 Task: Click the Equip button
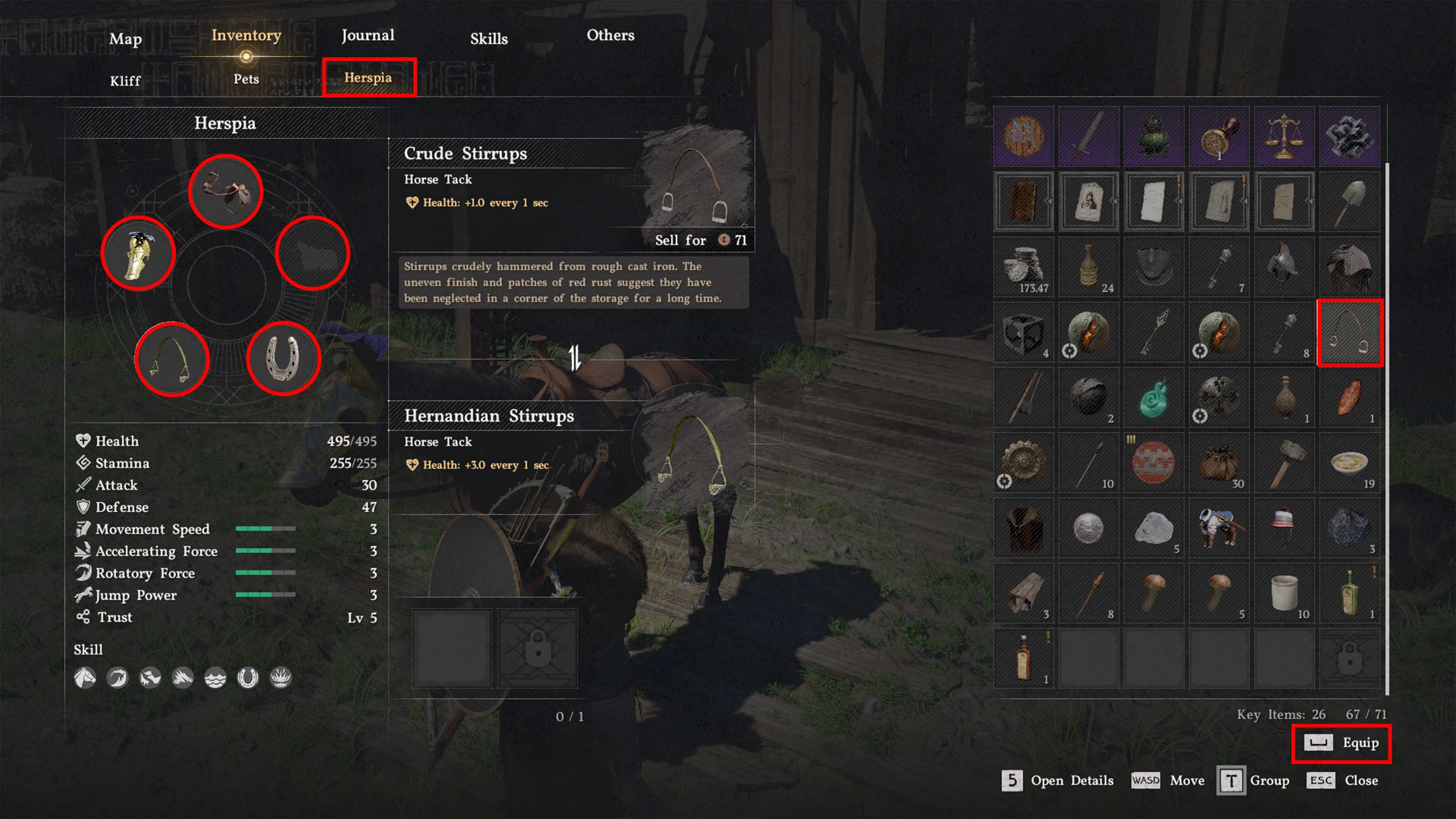point(1341,743)
